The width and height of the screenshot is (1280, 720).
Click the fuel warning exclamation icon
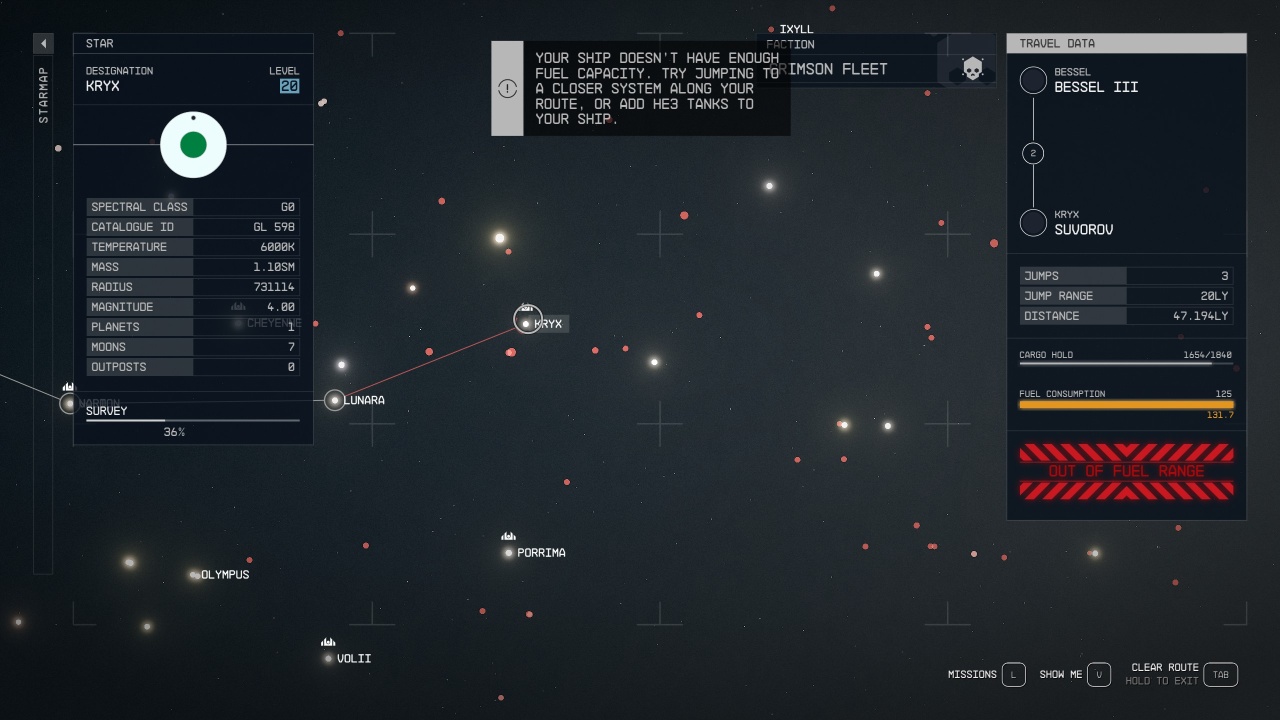click(x=507, y=88)
